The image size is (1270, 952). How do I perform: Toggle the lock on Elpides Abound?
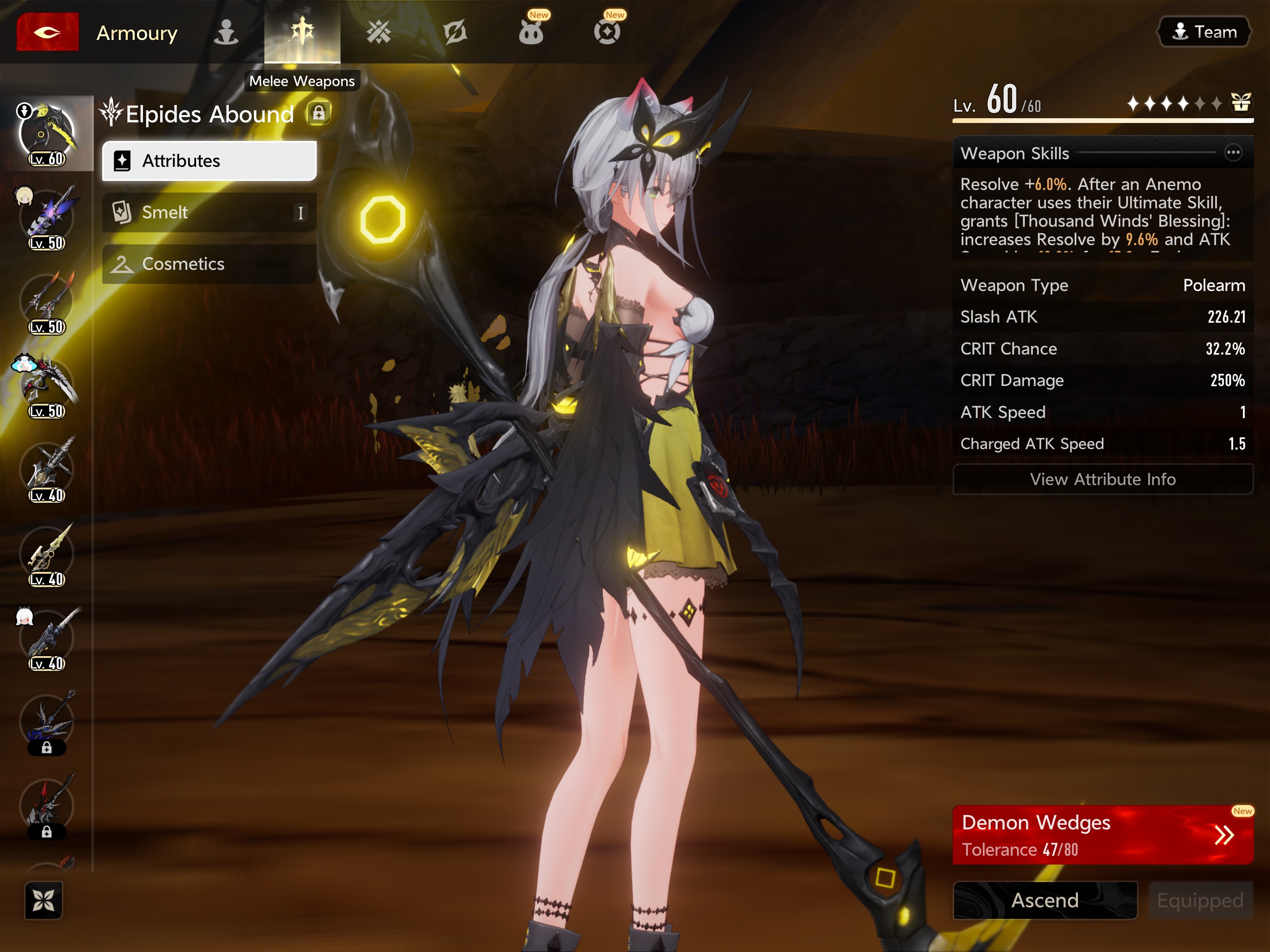point(319,113)
